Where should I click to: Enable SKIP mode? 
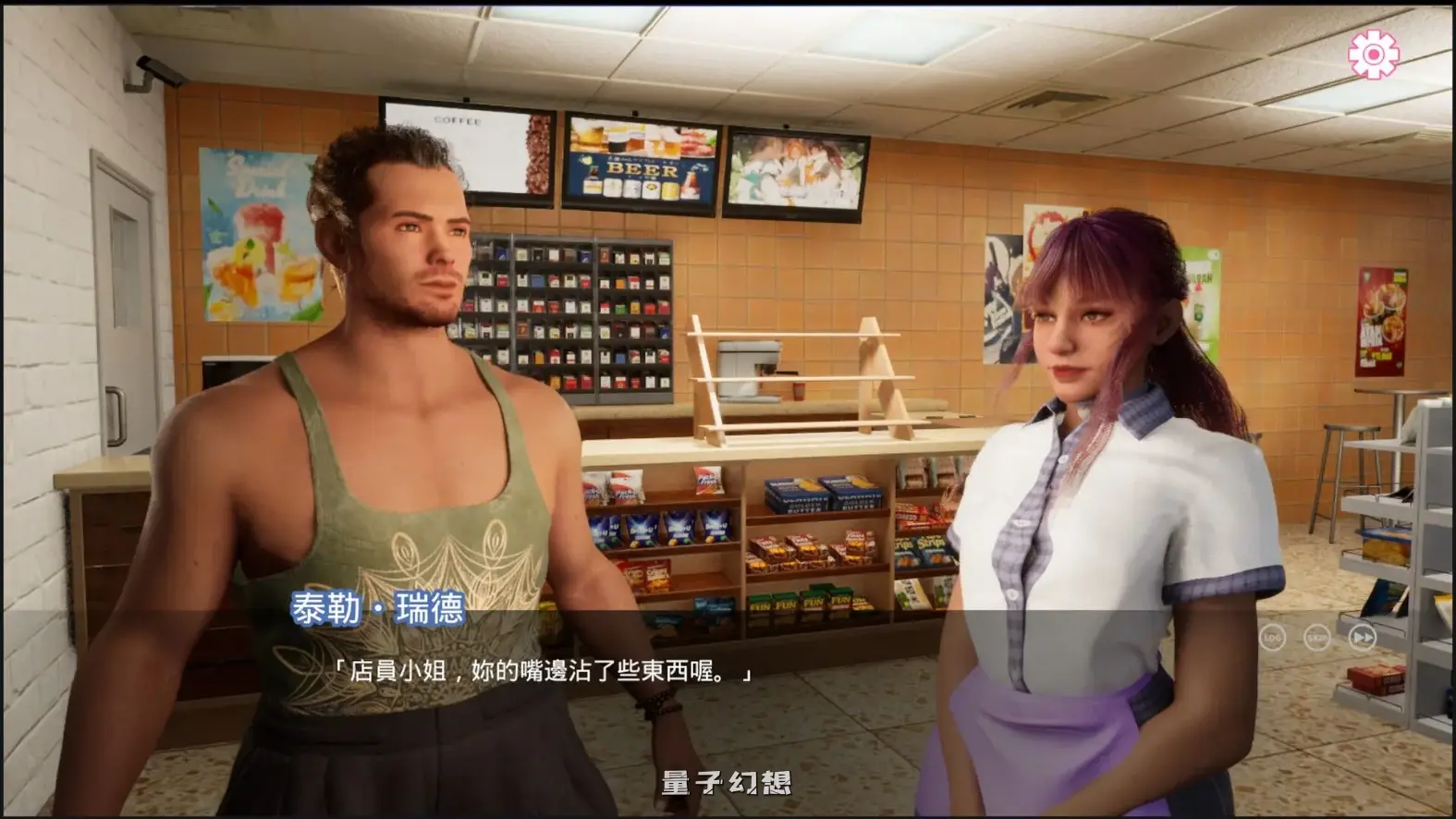pyautogui.click(x=1315, y=637)
